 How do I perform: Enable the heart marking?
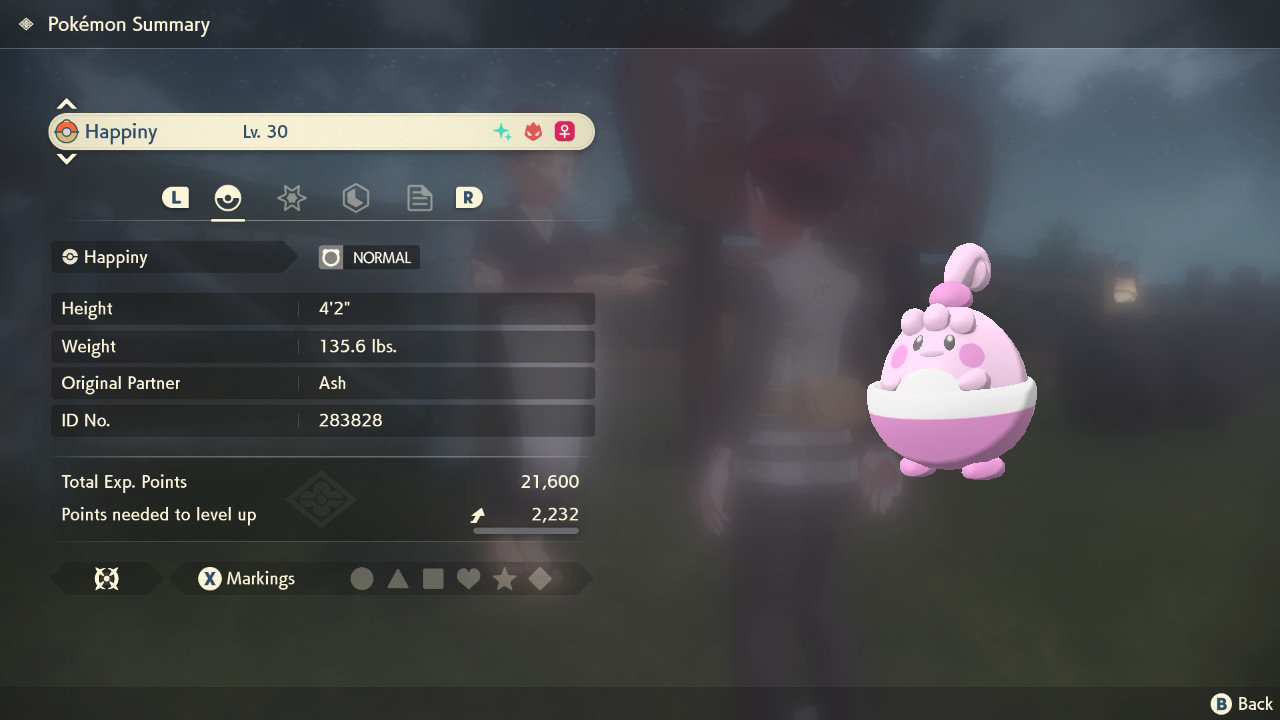click(x=469, y=578)
